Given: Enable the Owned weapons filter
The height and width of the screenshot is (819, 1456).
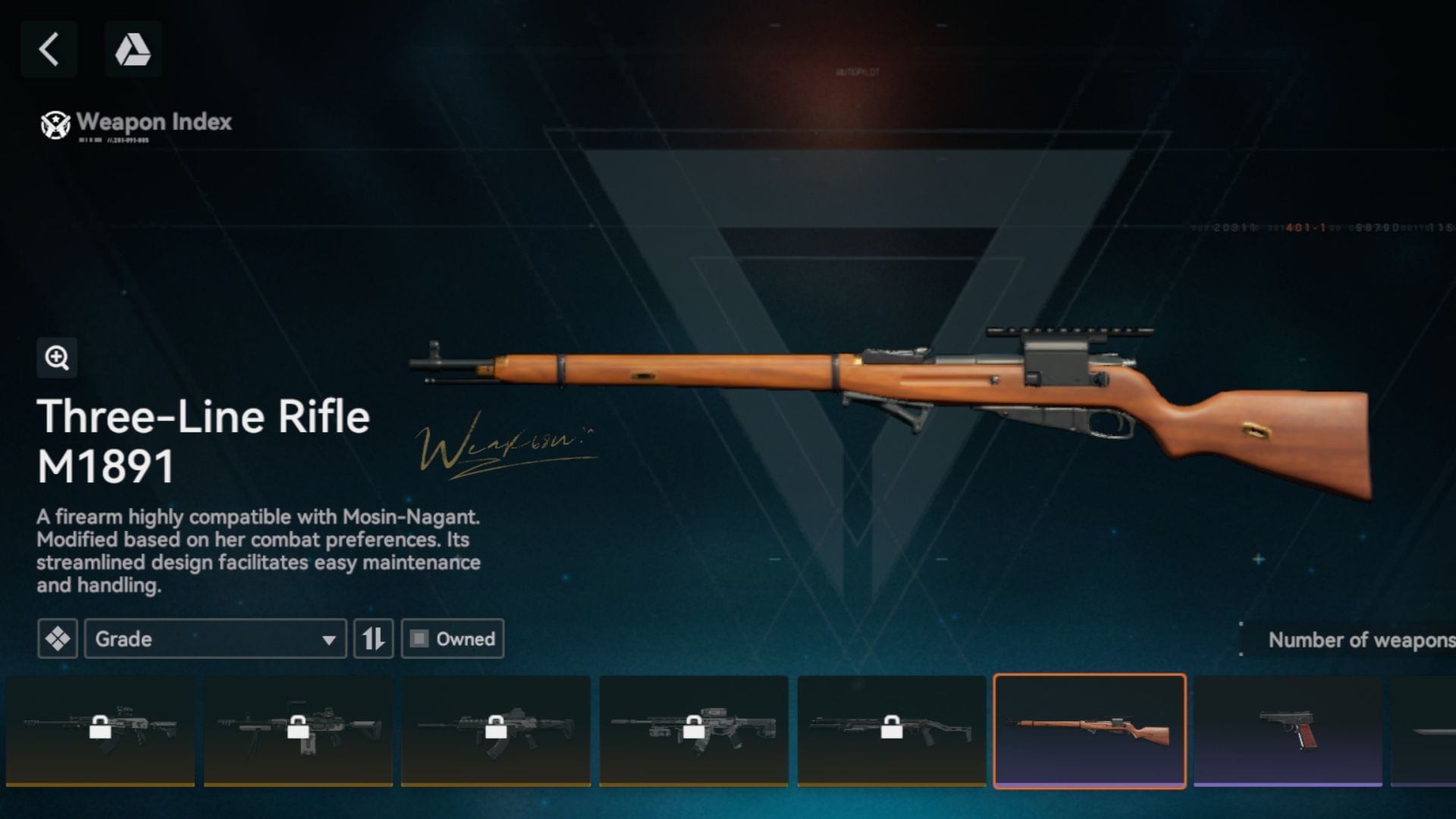Looking at the screenshot, I should [453, 639].
